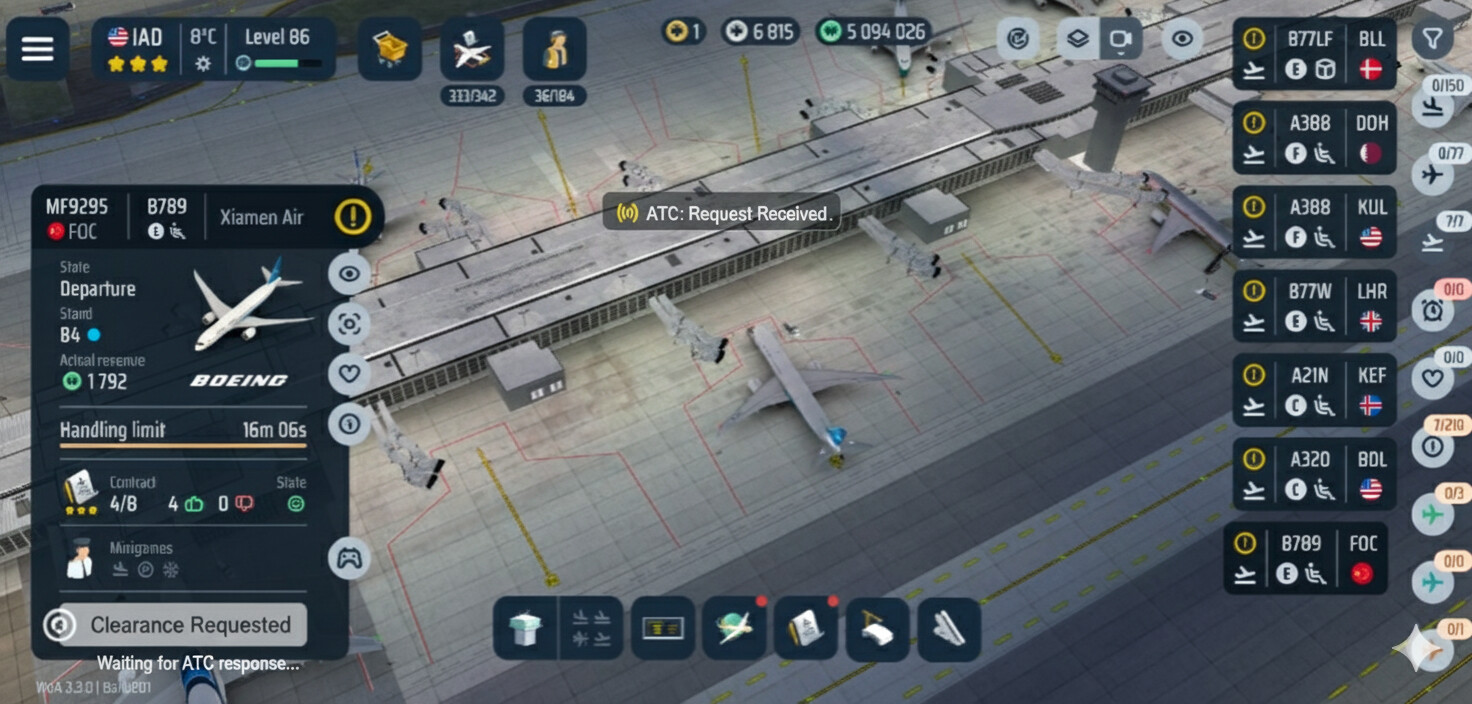This screenshot has width=1472, height=704.
Task: Open the shopping cart store
Action: (390, 49)
